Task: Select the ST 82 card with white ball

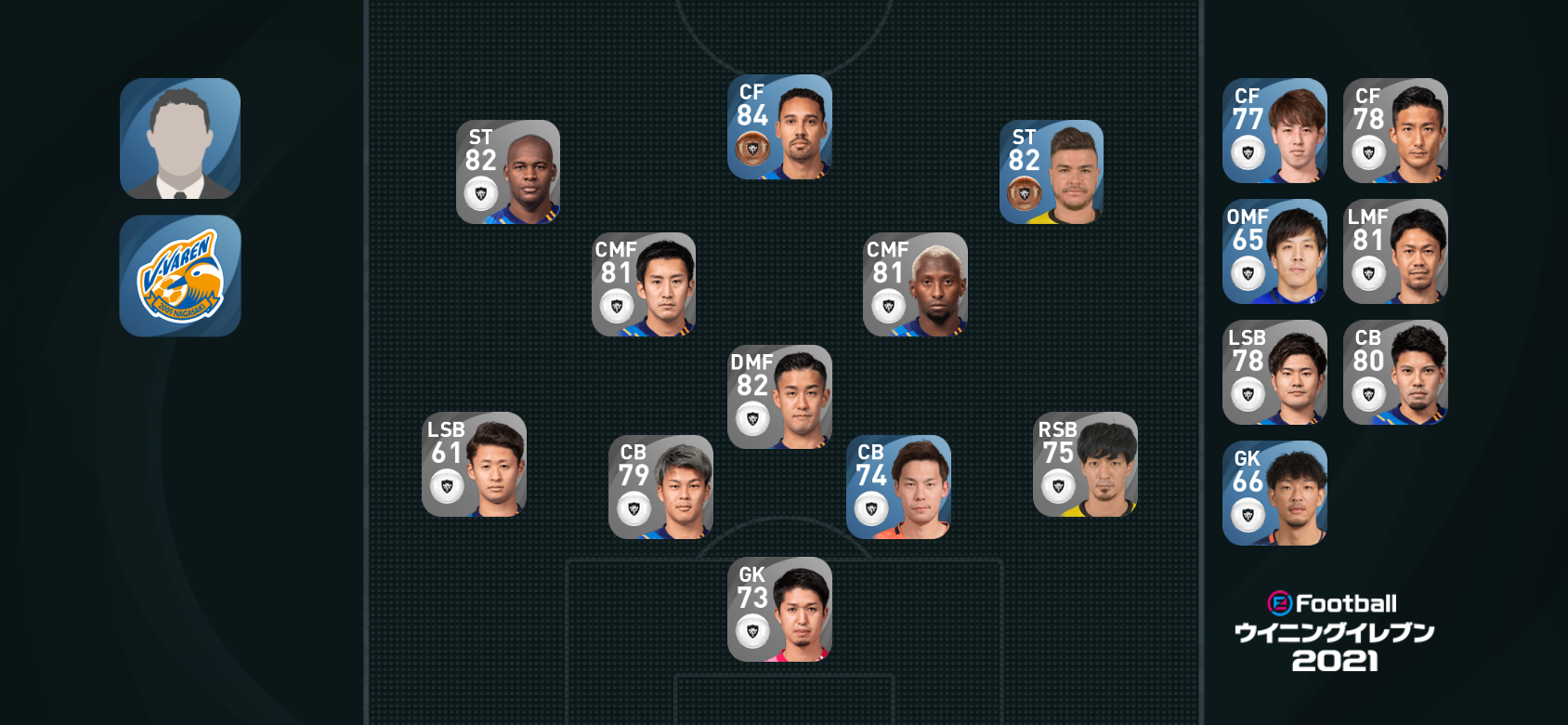Action: (508, 172)
